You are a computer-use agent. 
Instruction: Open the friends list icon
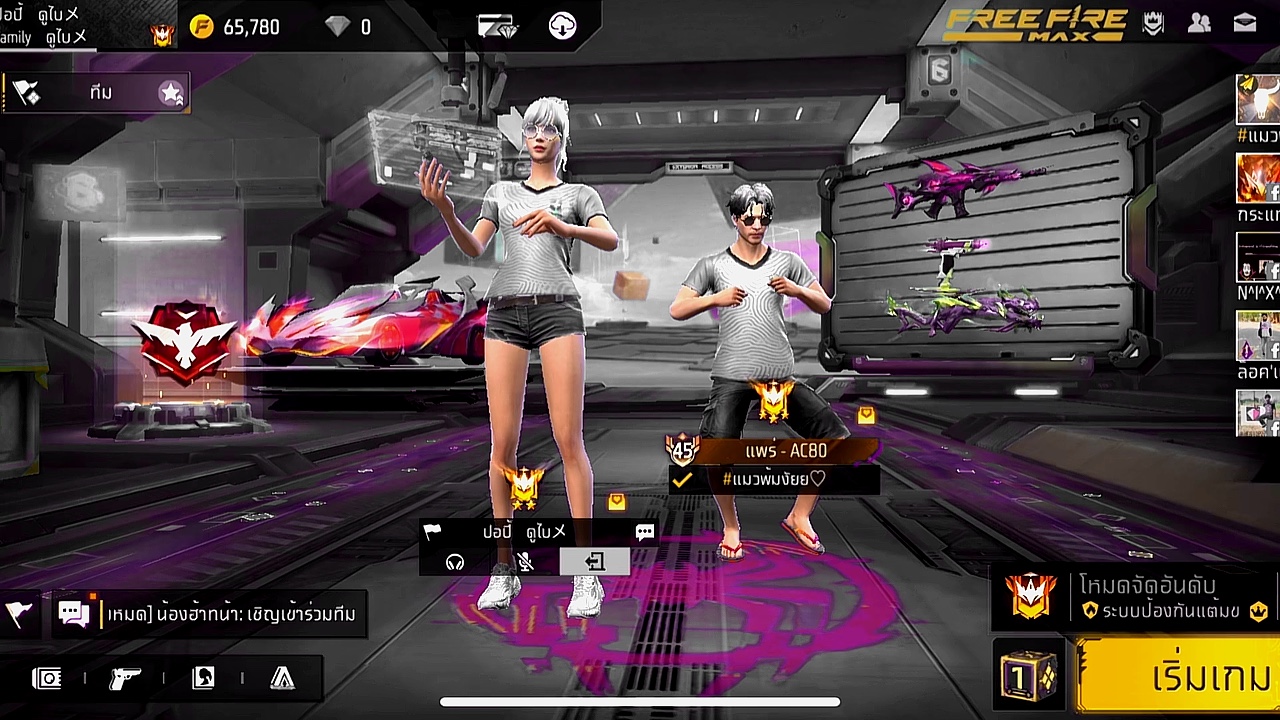(x=1199, y=24)
